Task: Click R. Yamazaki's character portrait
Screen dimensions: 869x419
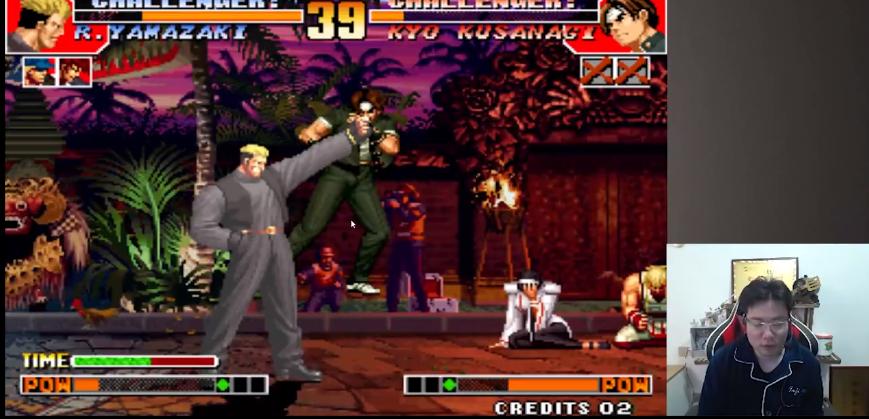Action: click(x=35, y=26)
